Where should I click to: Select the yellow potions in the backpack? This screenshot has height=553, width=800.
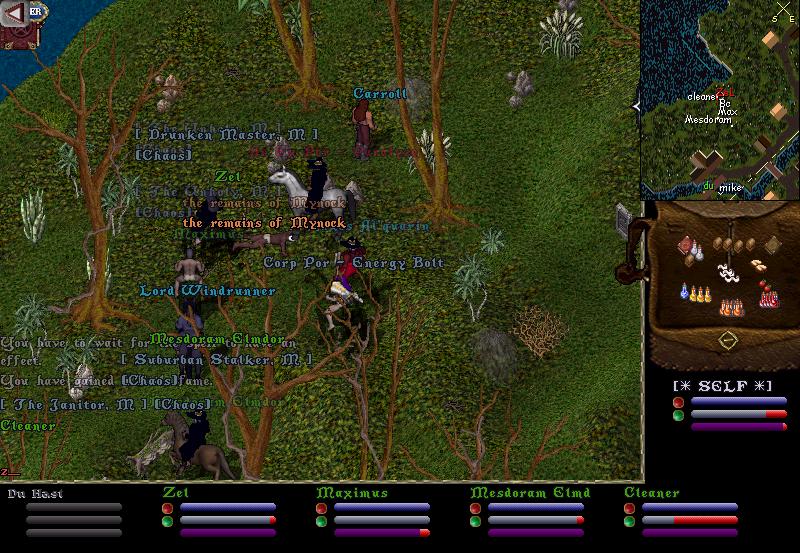point(699,294)
